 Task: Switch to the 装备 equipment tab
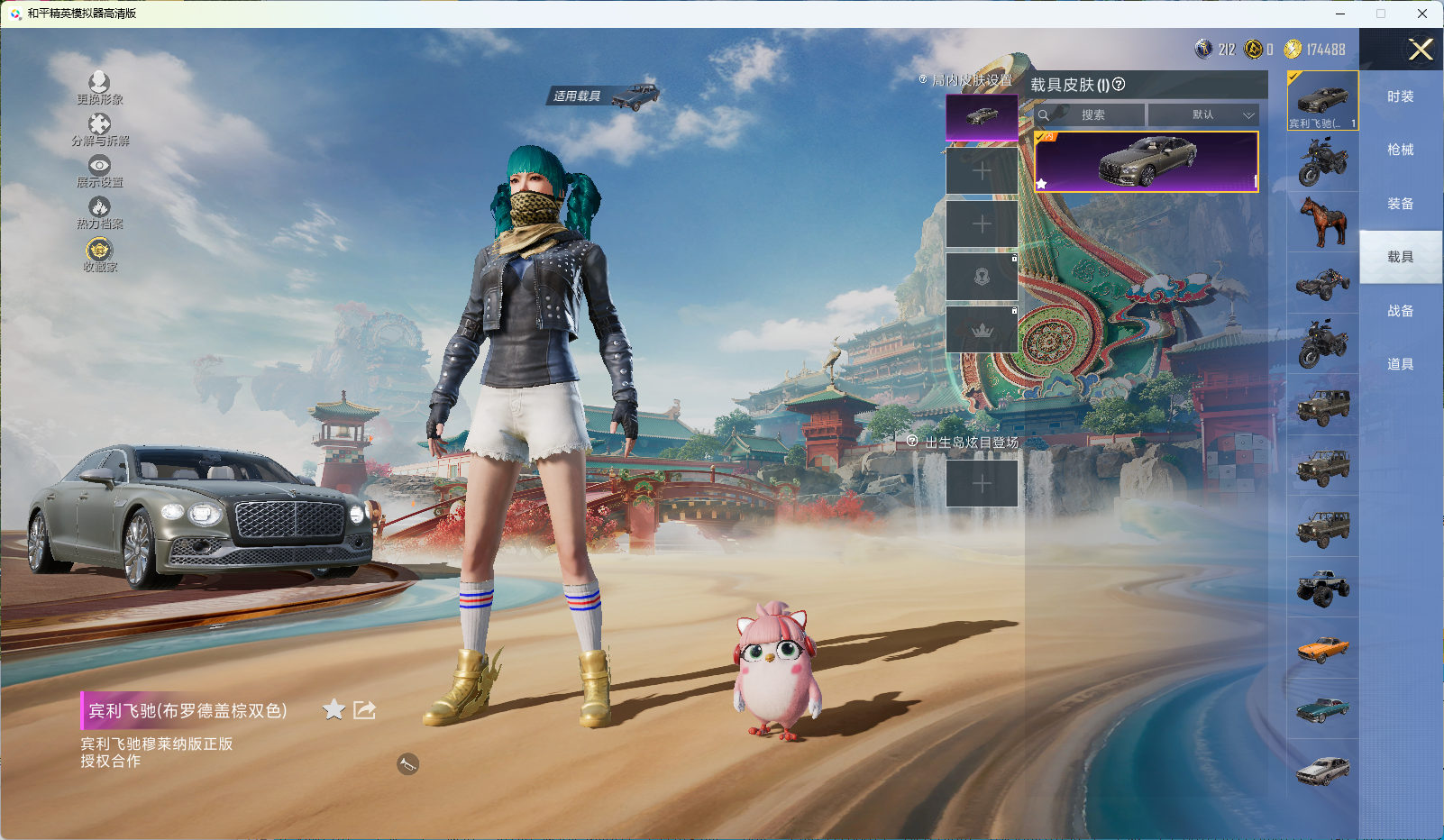click(1400, 204)
